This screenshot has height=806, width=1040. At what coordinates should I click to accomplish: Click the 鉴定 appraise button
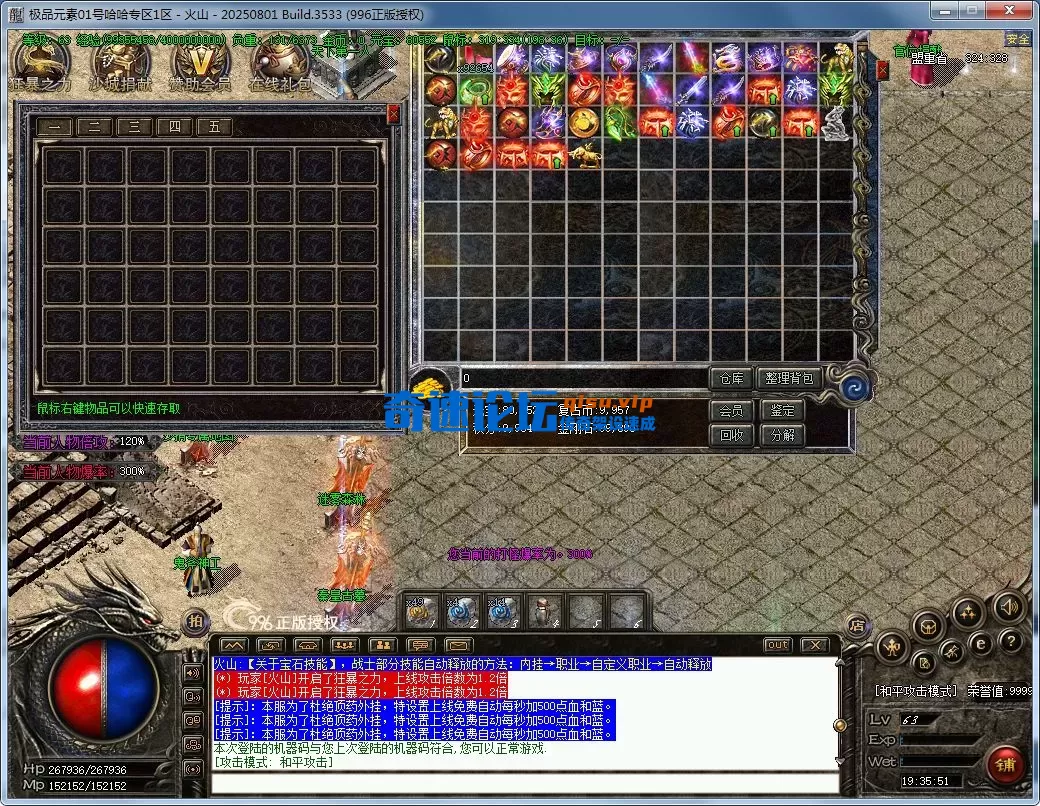pos(782,410)
